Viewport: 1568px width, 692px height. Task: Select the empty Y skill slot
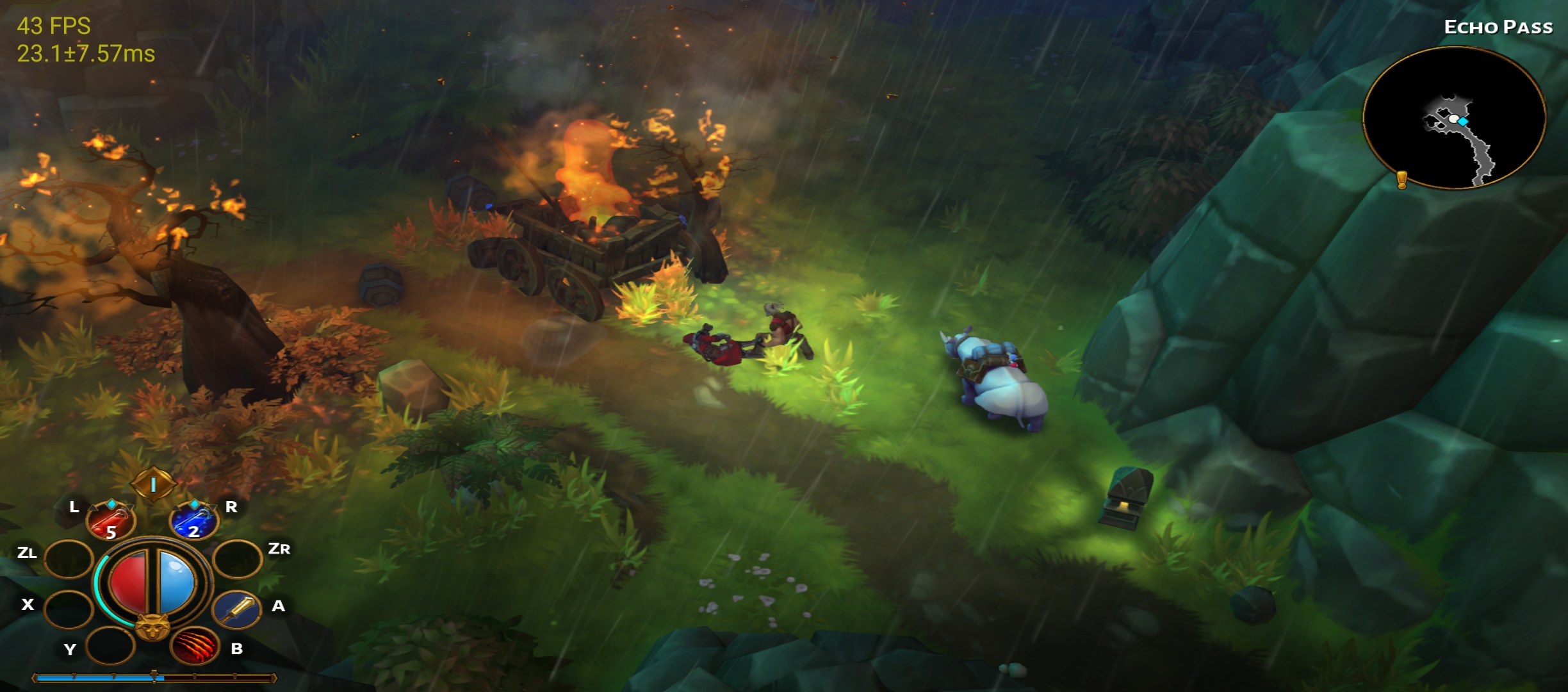click(x=109, y=646)
